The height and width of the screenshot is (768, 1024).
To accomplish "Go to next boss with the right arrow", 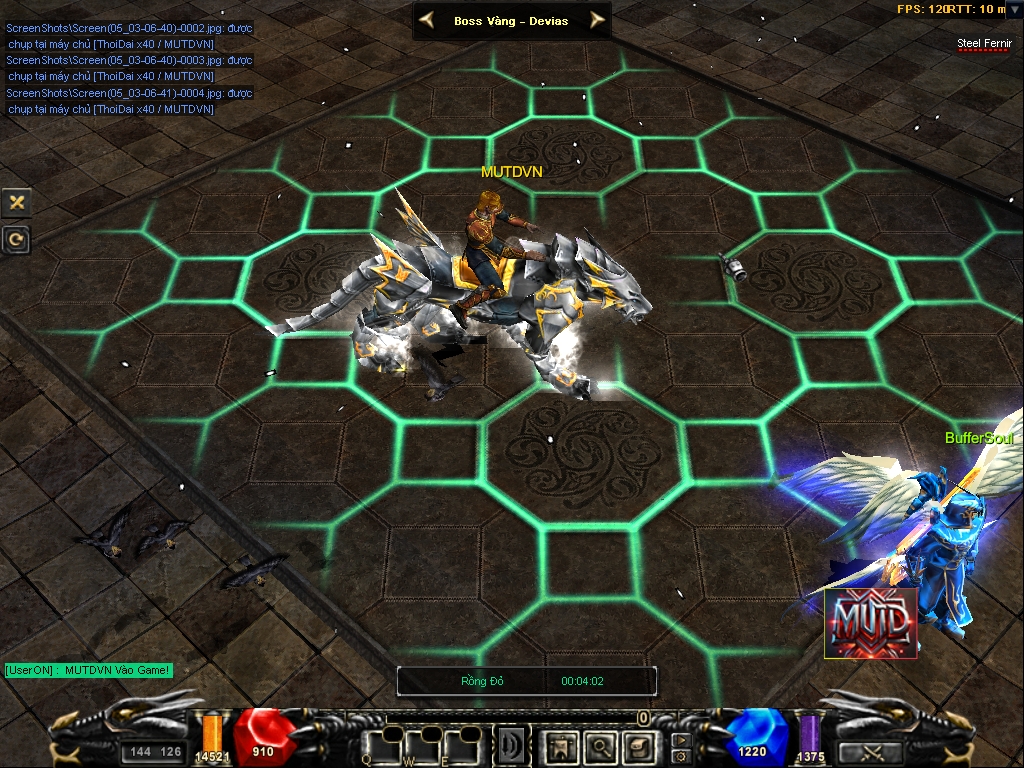I will coord(597,19).
